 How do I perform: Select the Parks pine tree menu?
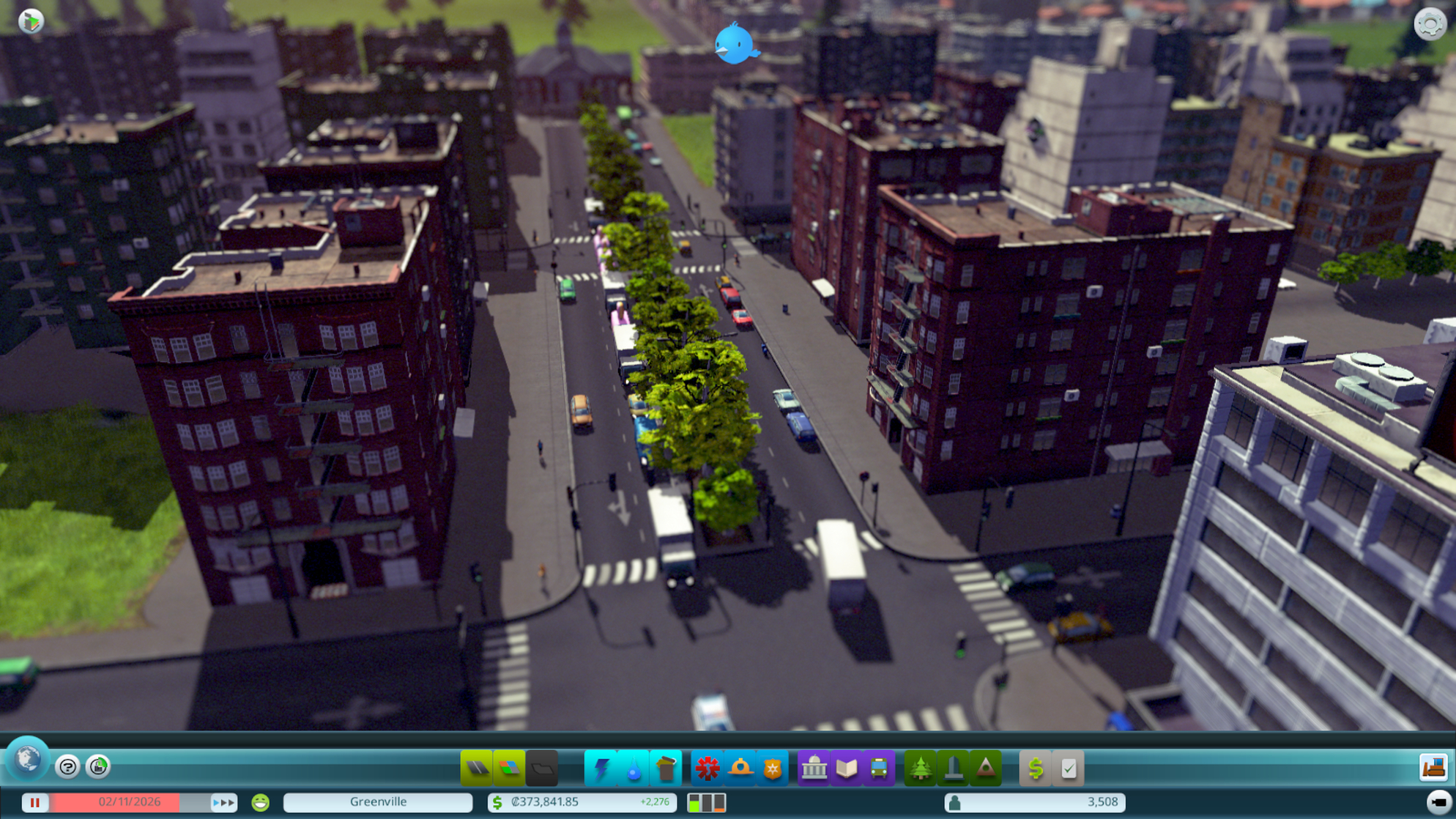(x=921, y=768)
